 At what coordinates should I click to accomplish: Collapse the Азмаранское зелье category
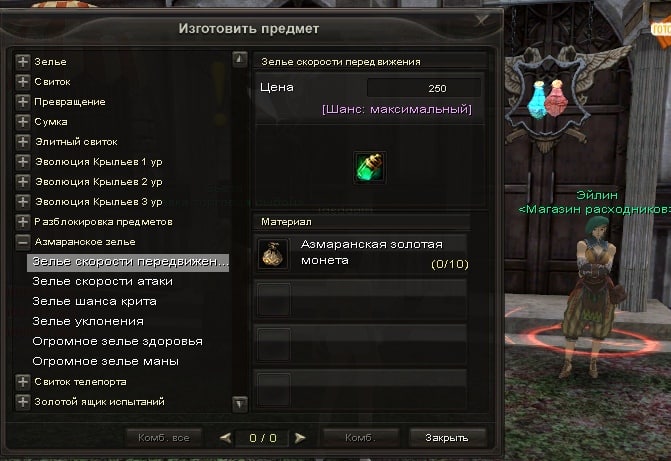click(x=23, y=242)
